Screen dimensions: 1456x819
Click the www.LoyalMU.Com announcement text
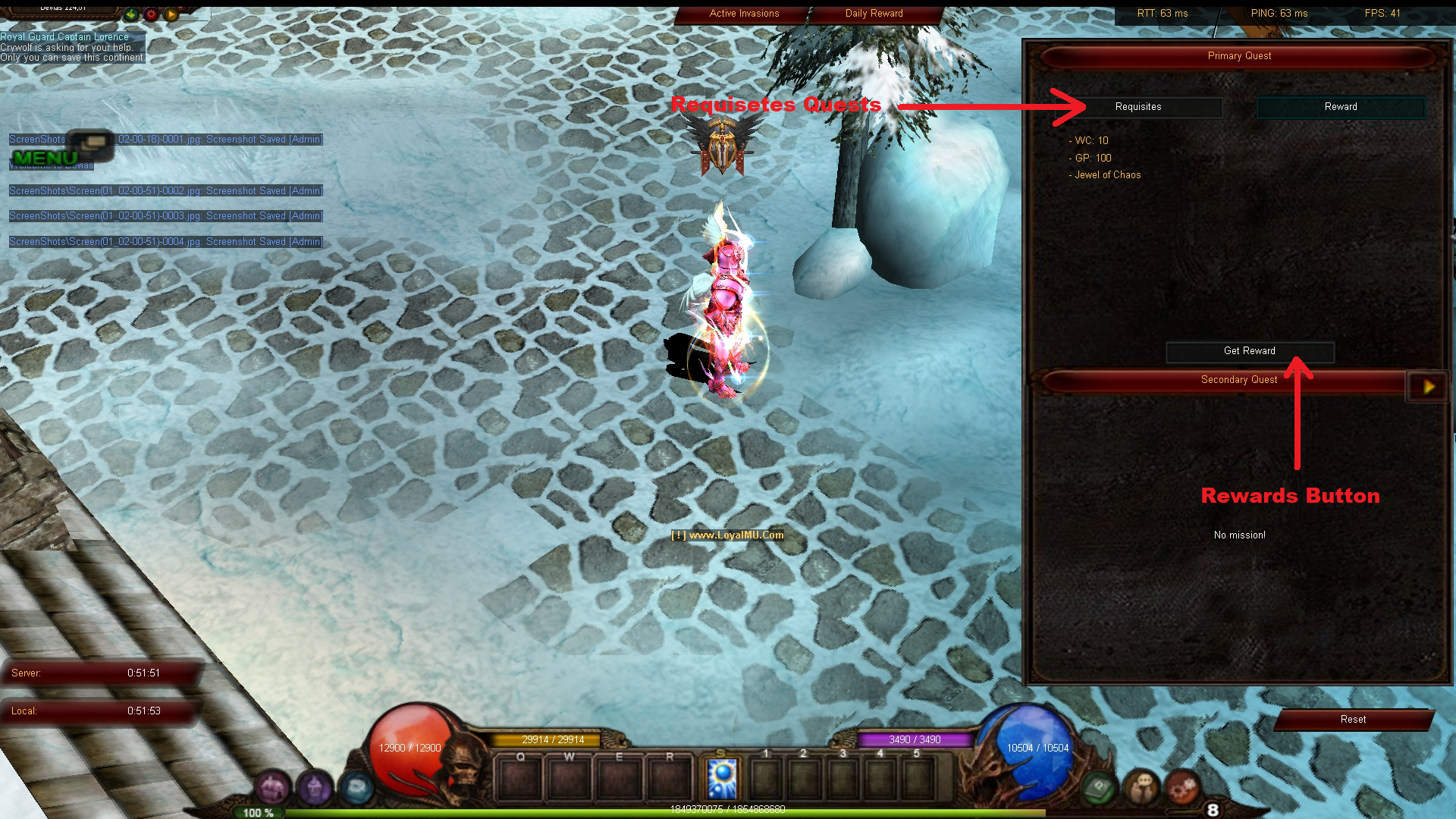[728, 535]
